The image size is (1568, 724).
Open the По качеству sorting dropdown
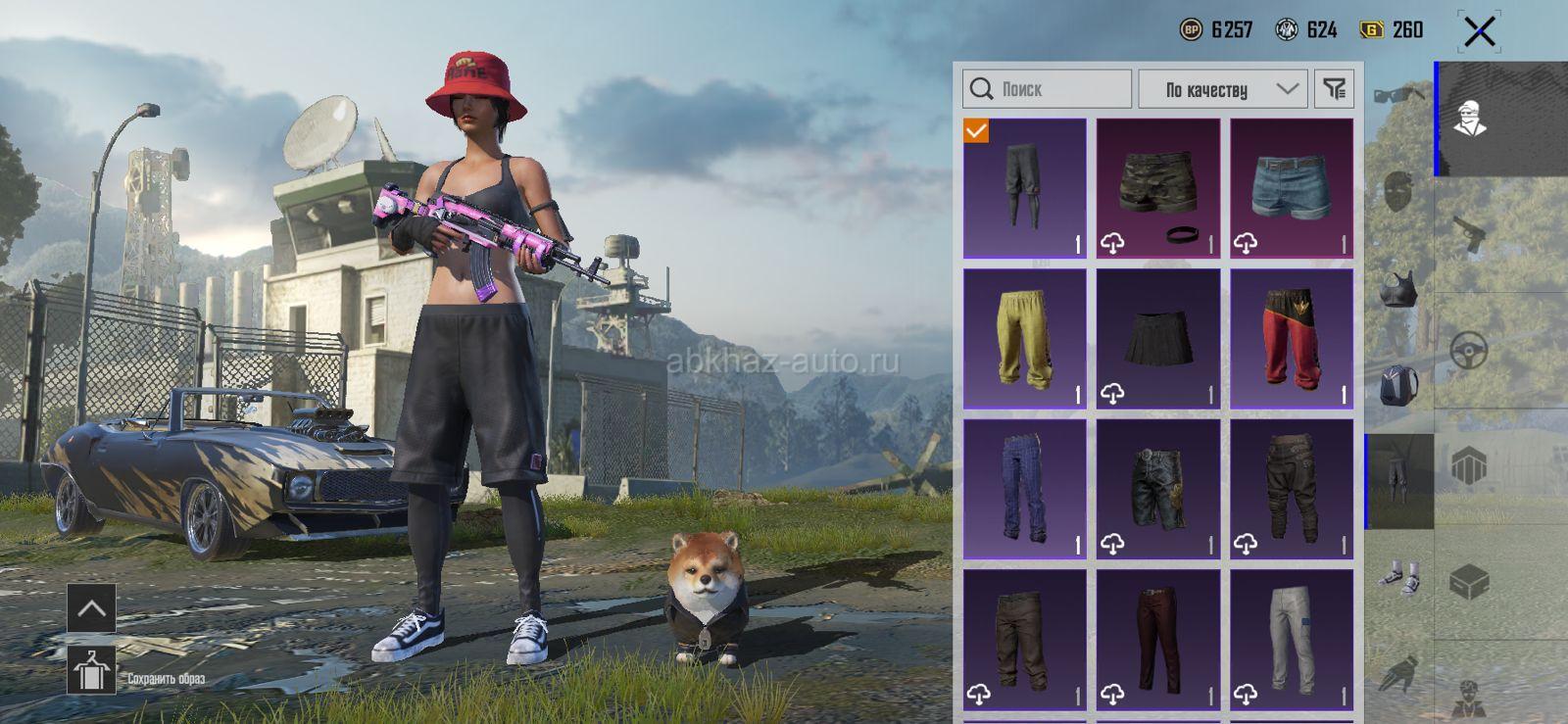(1222, 89)
